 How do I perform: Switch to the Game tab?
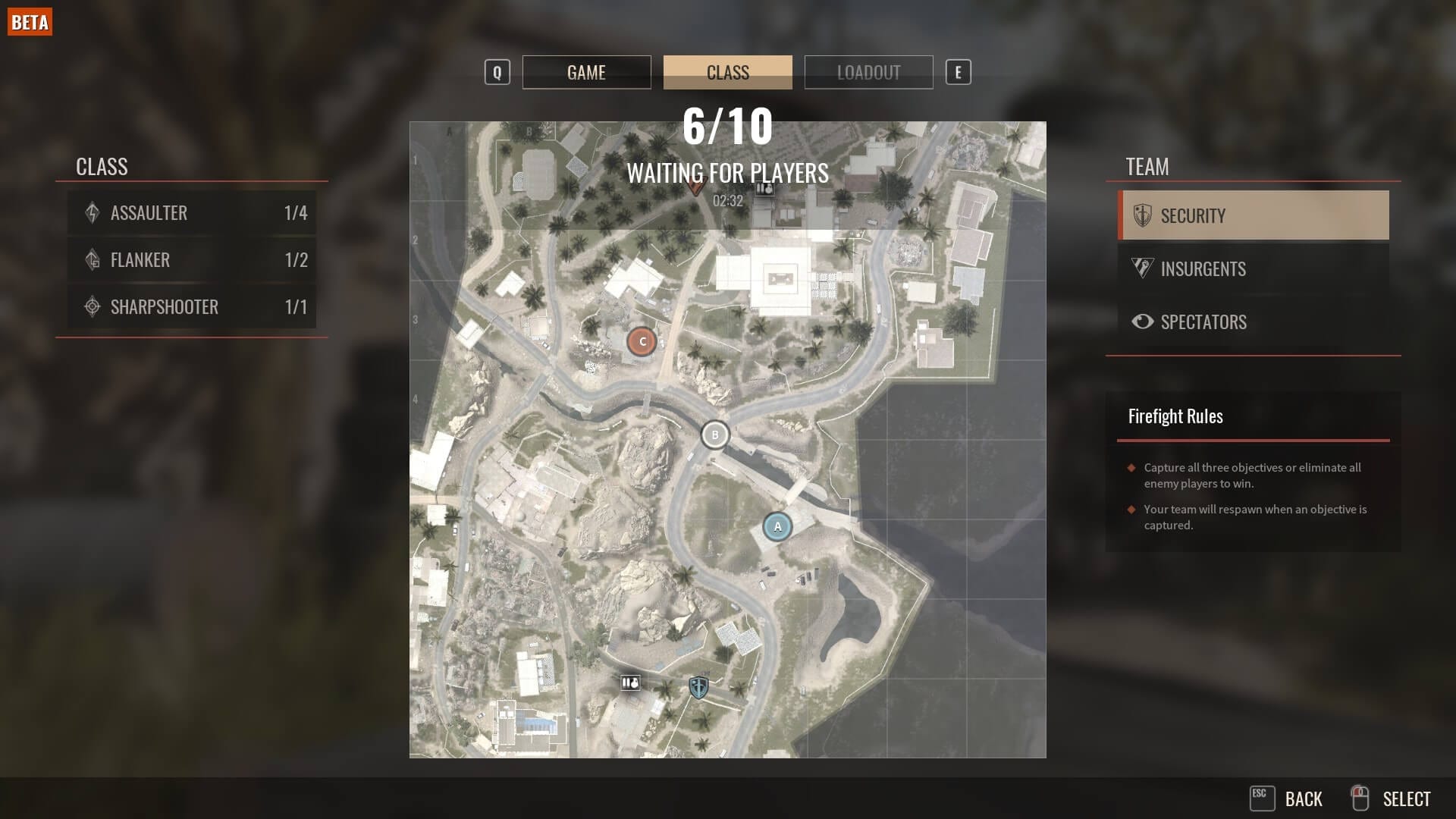(x=586, y=72)
